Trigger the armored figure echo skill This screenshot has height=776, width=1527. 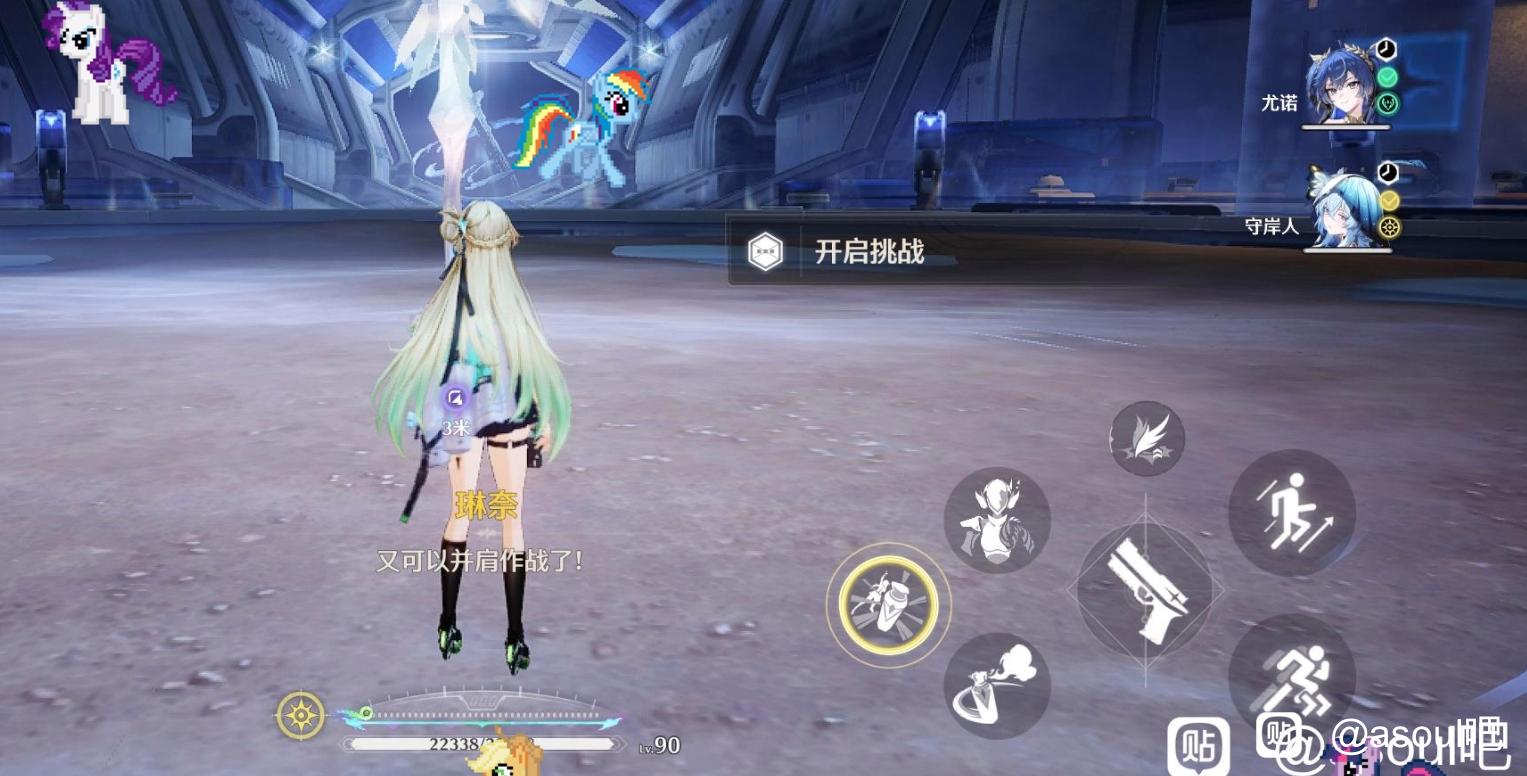pyautogui.click(x=996, y=520)
